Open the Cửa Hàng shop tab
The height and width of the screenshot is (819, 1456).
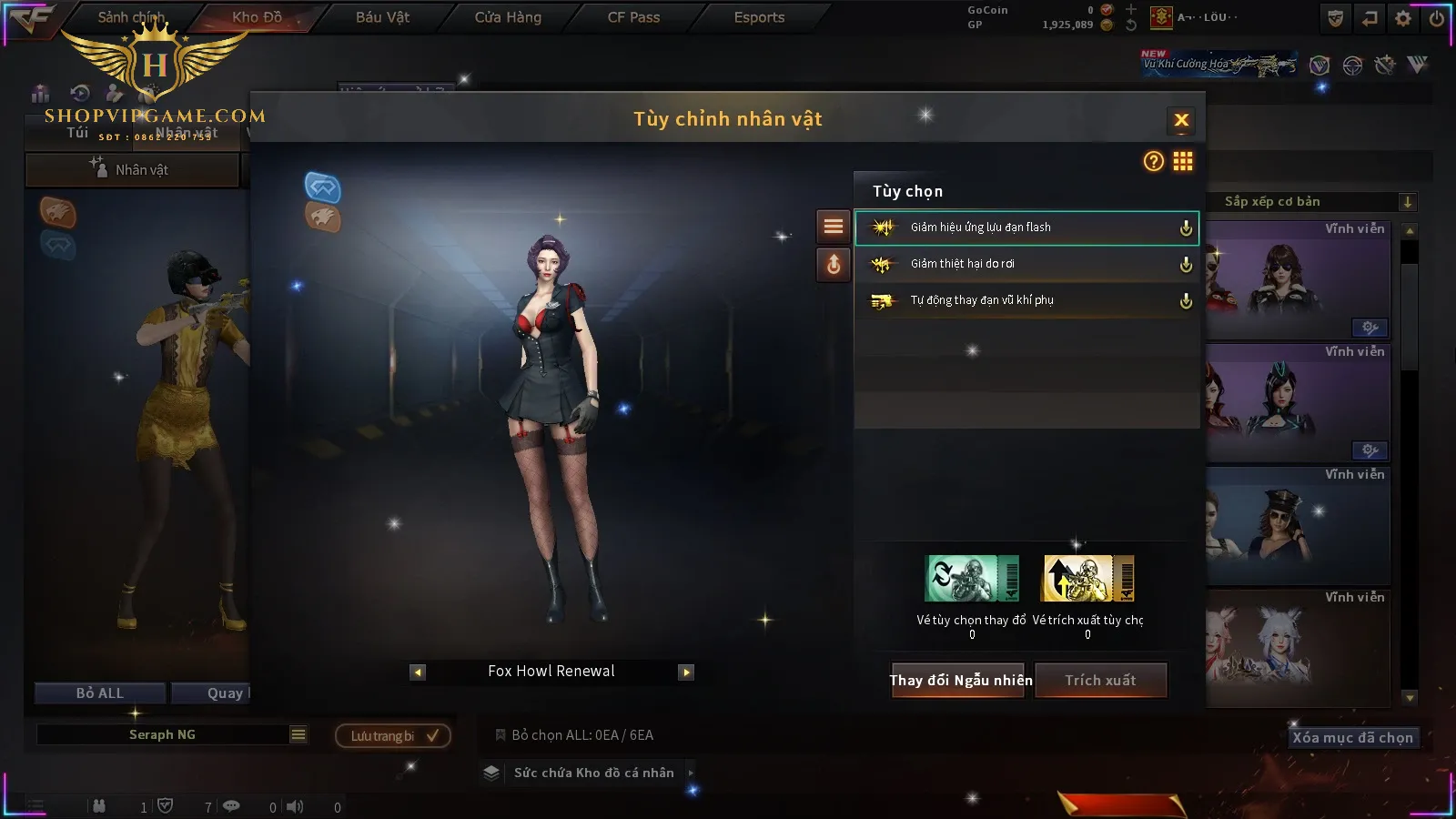click(508, 17)
